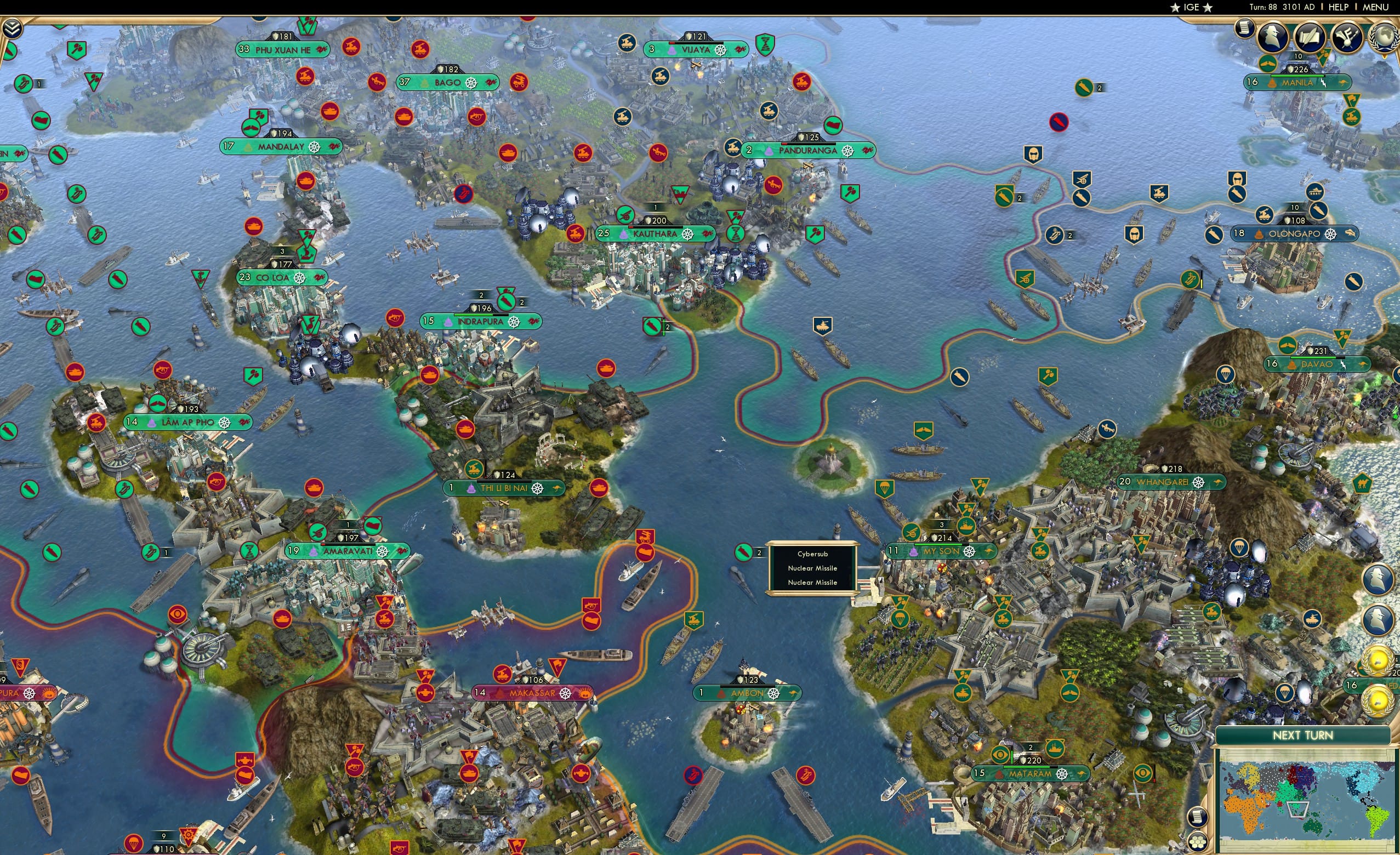Open HELP from the top bar

[x=1339, y=7]
